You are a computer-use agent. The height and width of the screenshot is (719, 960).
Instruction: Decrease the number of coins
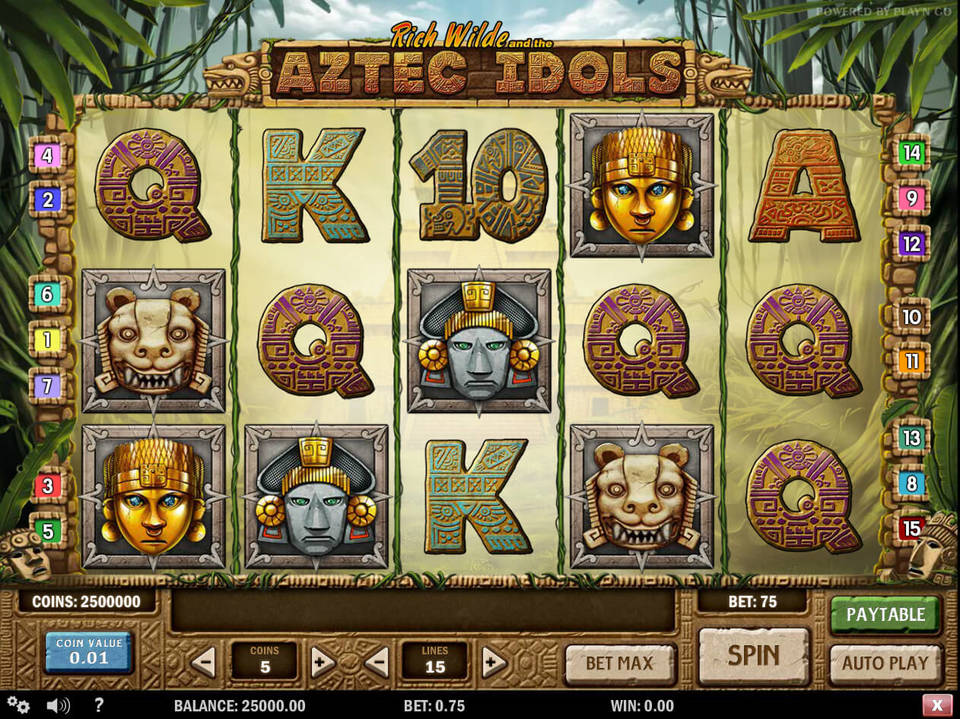(x=204, y=661)
